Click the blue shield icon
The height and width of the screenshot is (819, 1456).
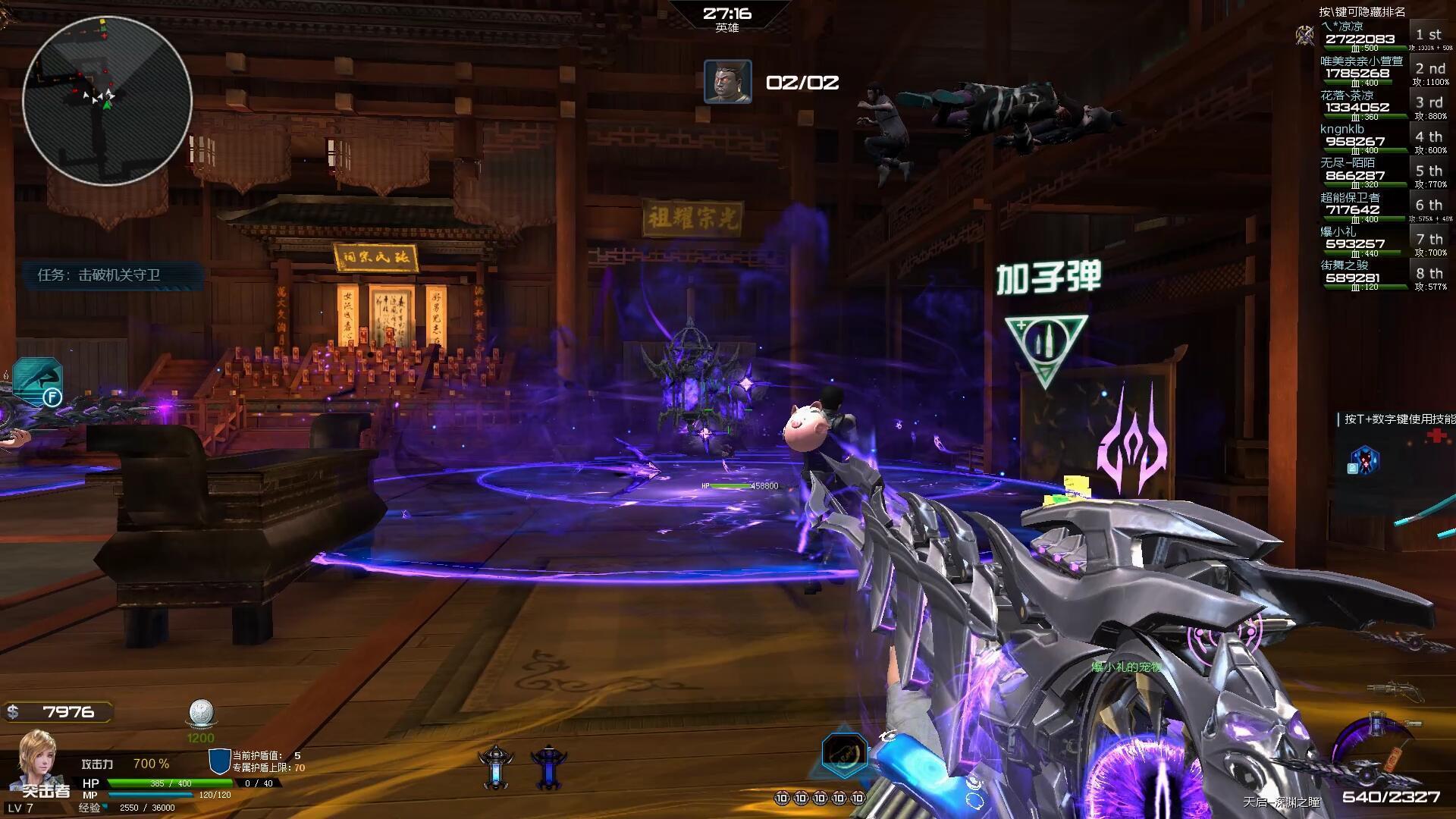(219, 761)
